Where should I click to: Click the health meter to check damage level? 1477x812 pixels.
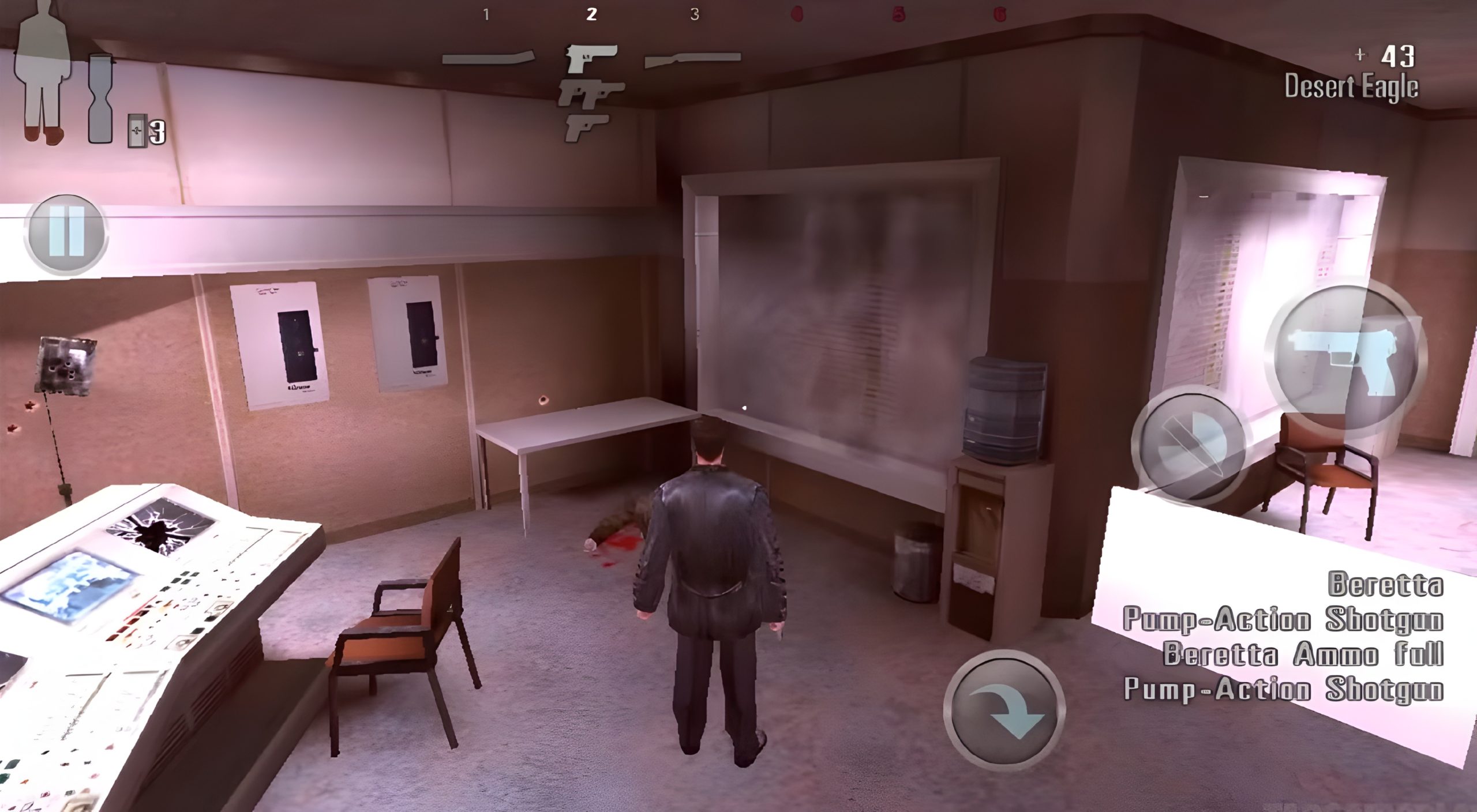pyautogui.click(x=43, y=69)
